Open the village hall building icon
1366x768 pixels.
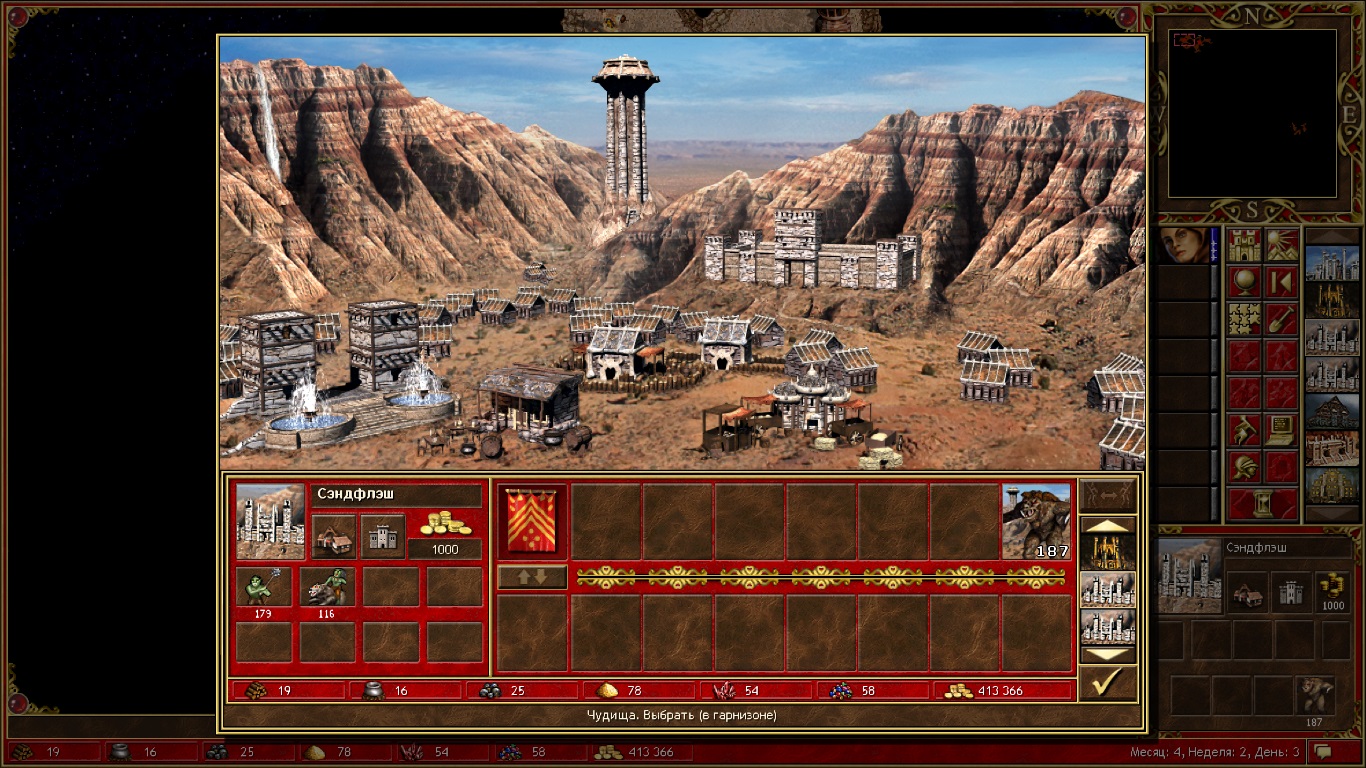(333, 537)
